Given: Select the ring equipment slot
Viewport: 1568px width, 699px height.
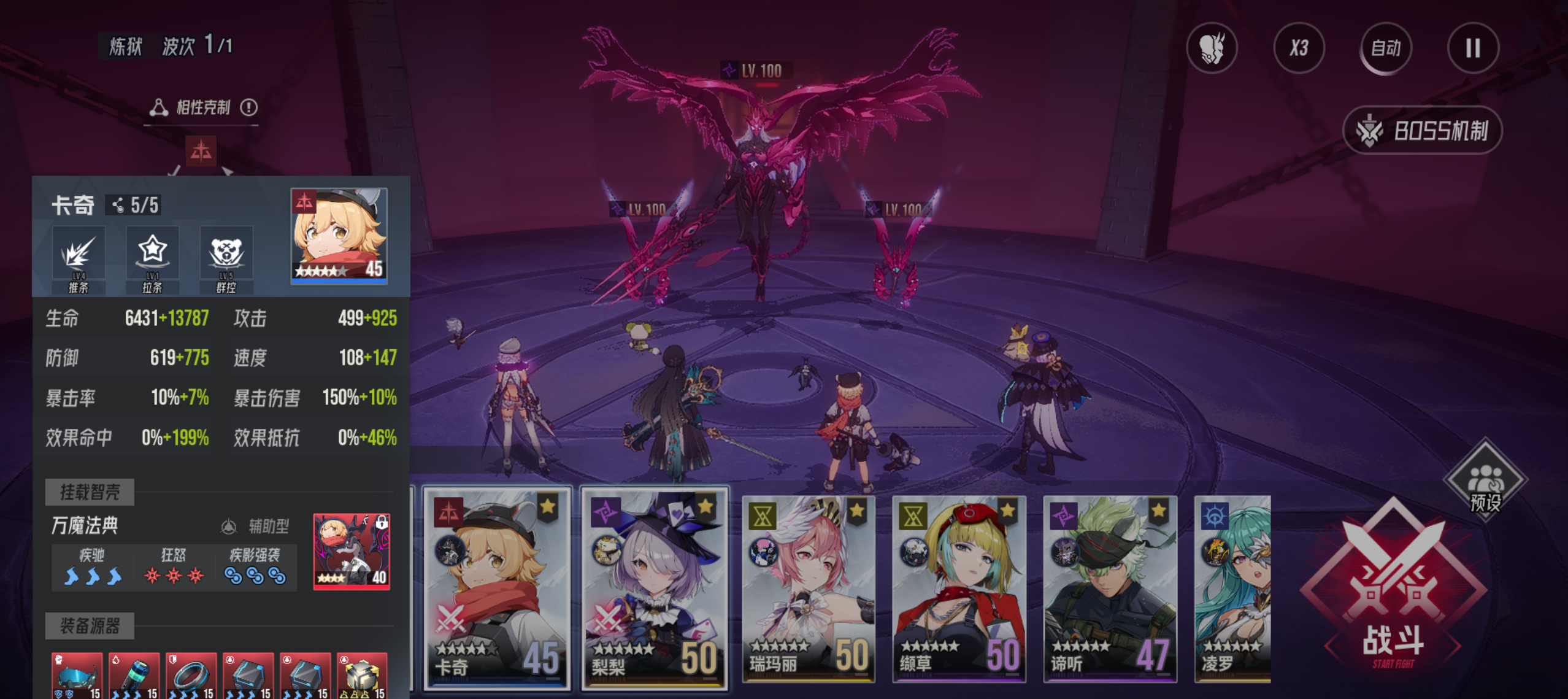Looking at the screenshot, I should 191,675.
